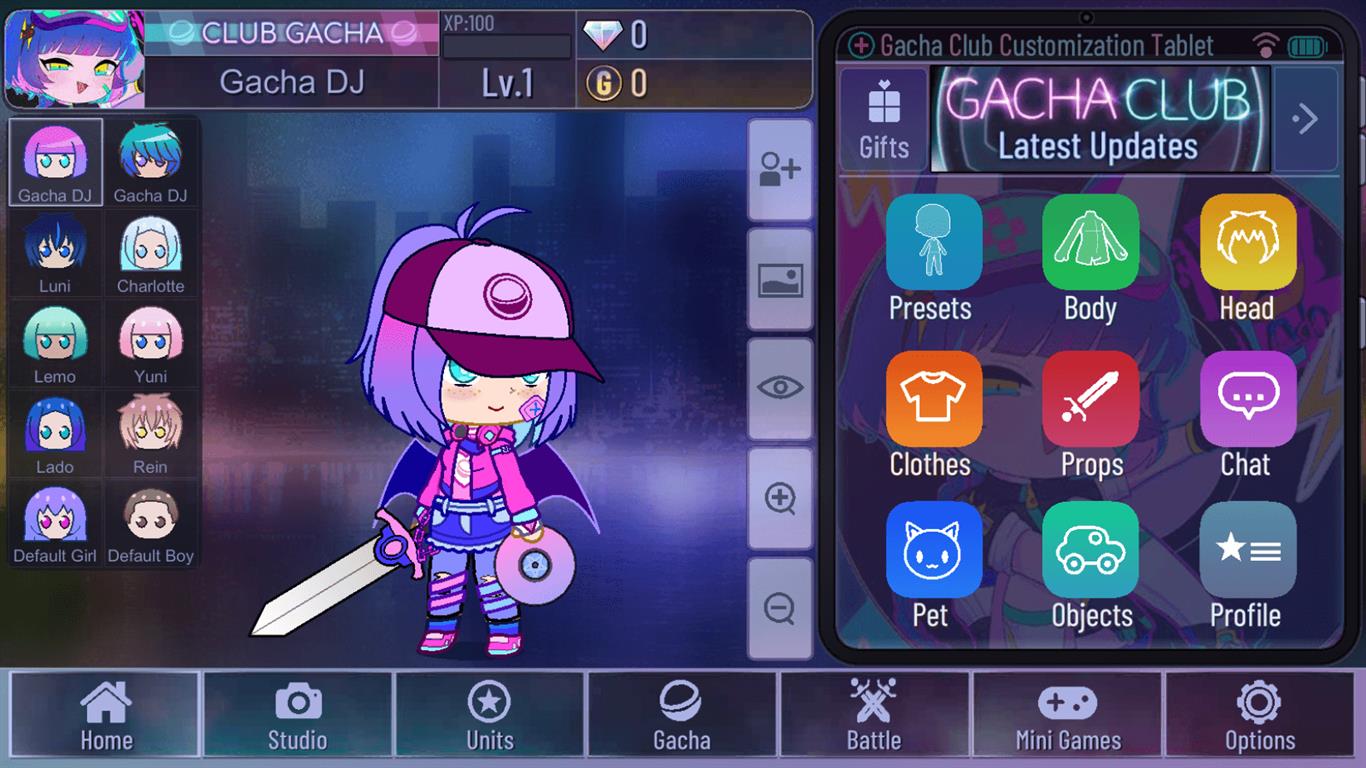Open the Chat customization panel
This screenshot has height=768, width=1366.
[x=1246, y=397]
